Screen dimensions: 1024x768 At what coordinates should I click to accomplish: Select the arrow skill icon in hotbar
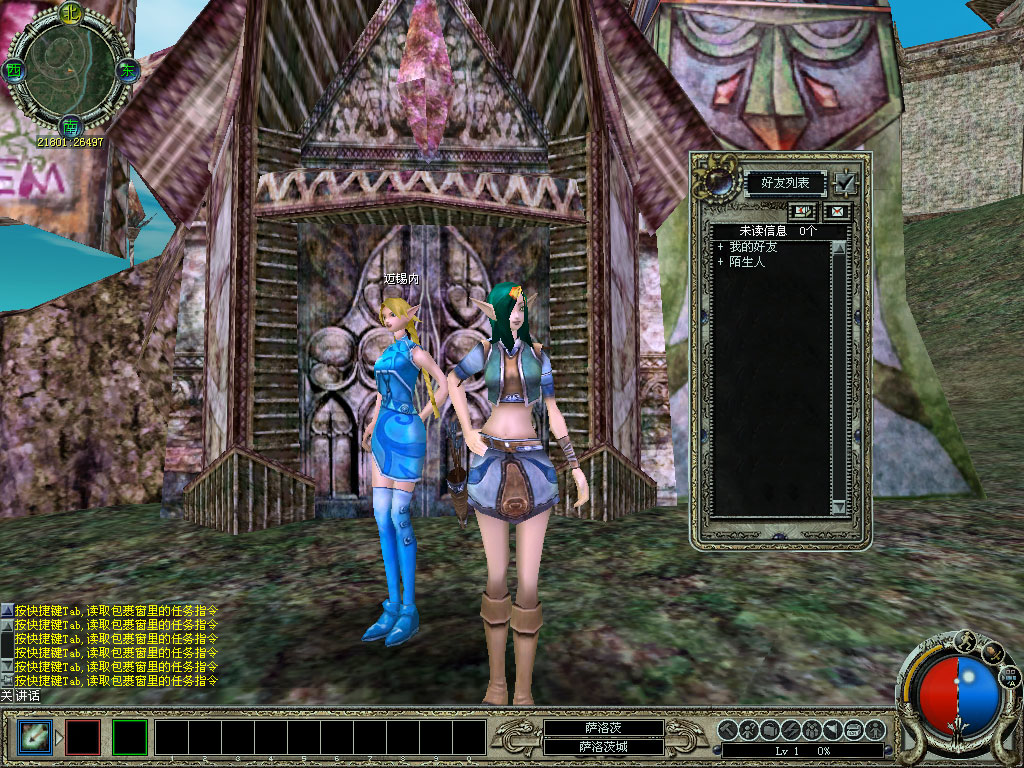coord(34,737)
